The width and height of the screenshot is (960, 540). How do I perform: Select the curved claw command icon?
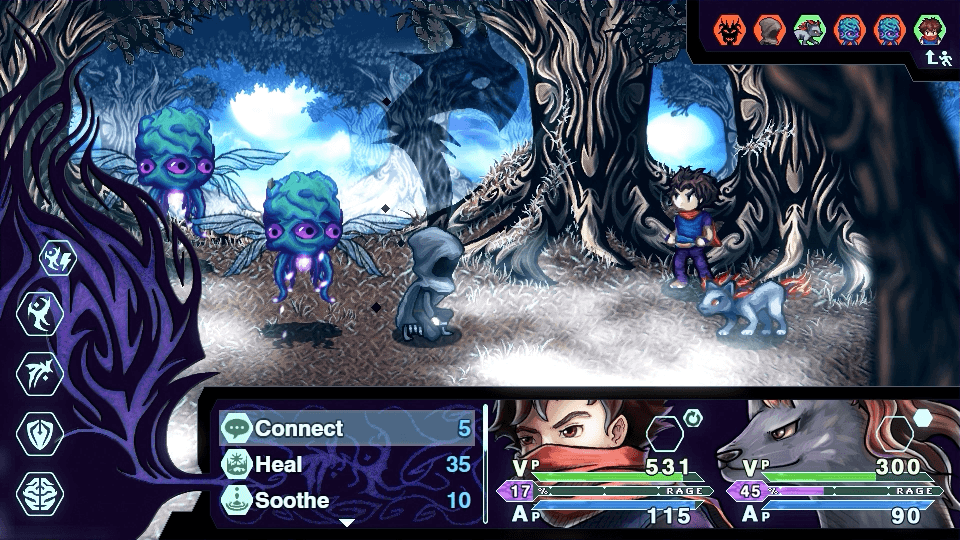coord(41,314)
